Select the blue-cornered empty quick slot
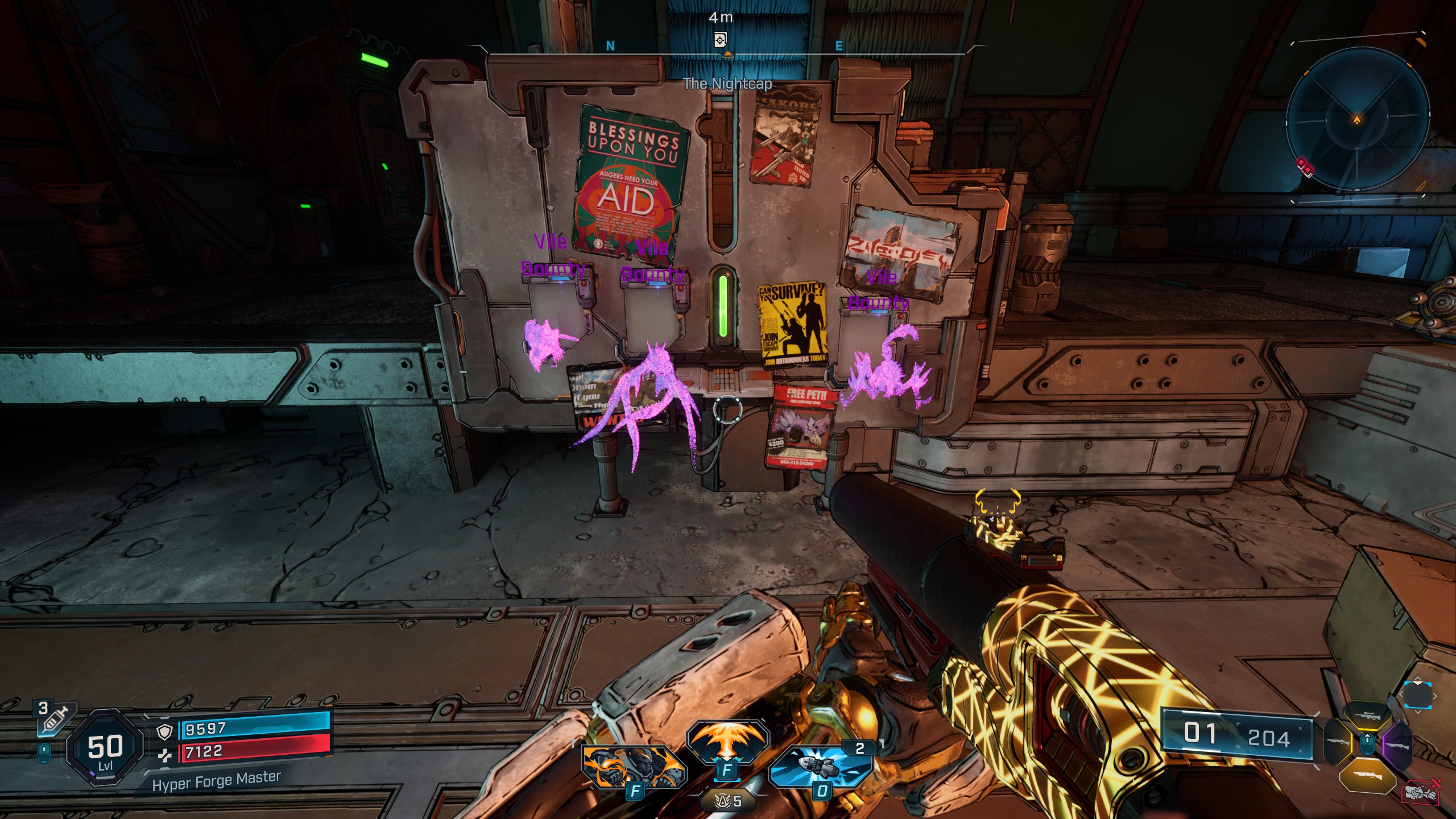Viewport: 1456px width, 819px height. pos(1417,695)
